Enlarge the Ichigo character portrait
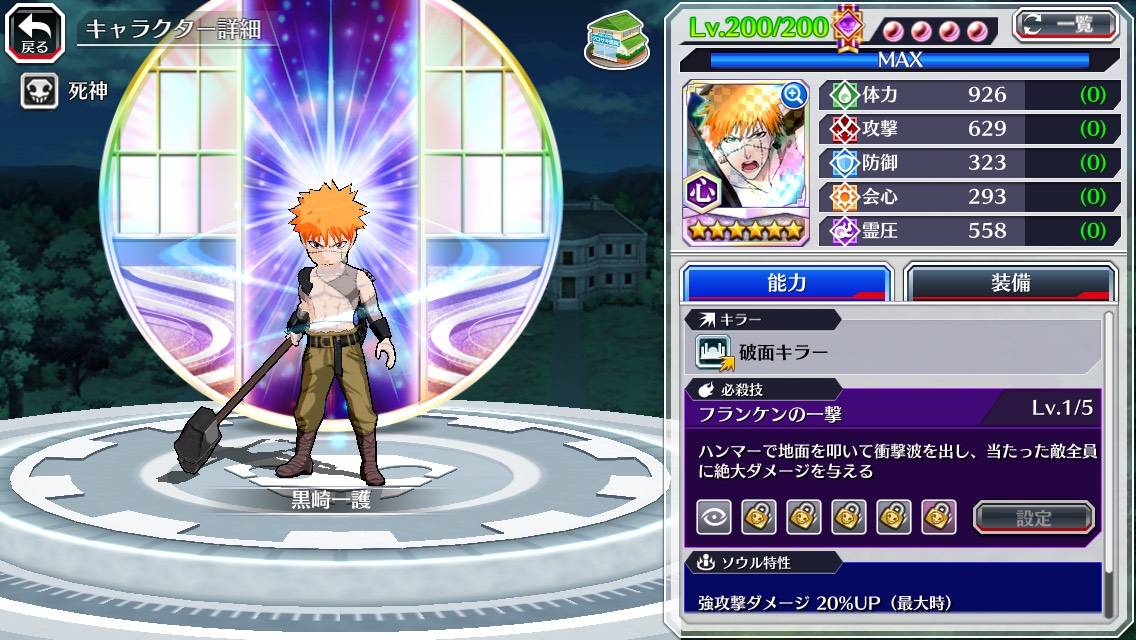 pyautogui.click(x=794, y=95)
